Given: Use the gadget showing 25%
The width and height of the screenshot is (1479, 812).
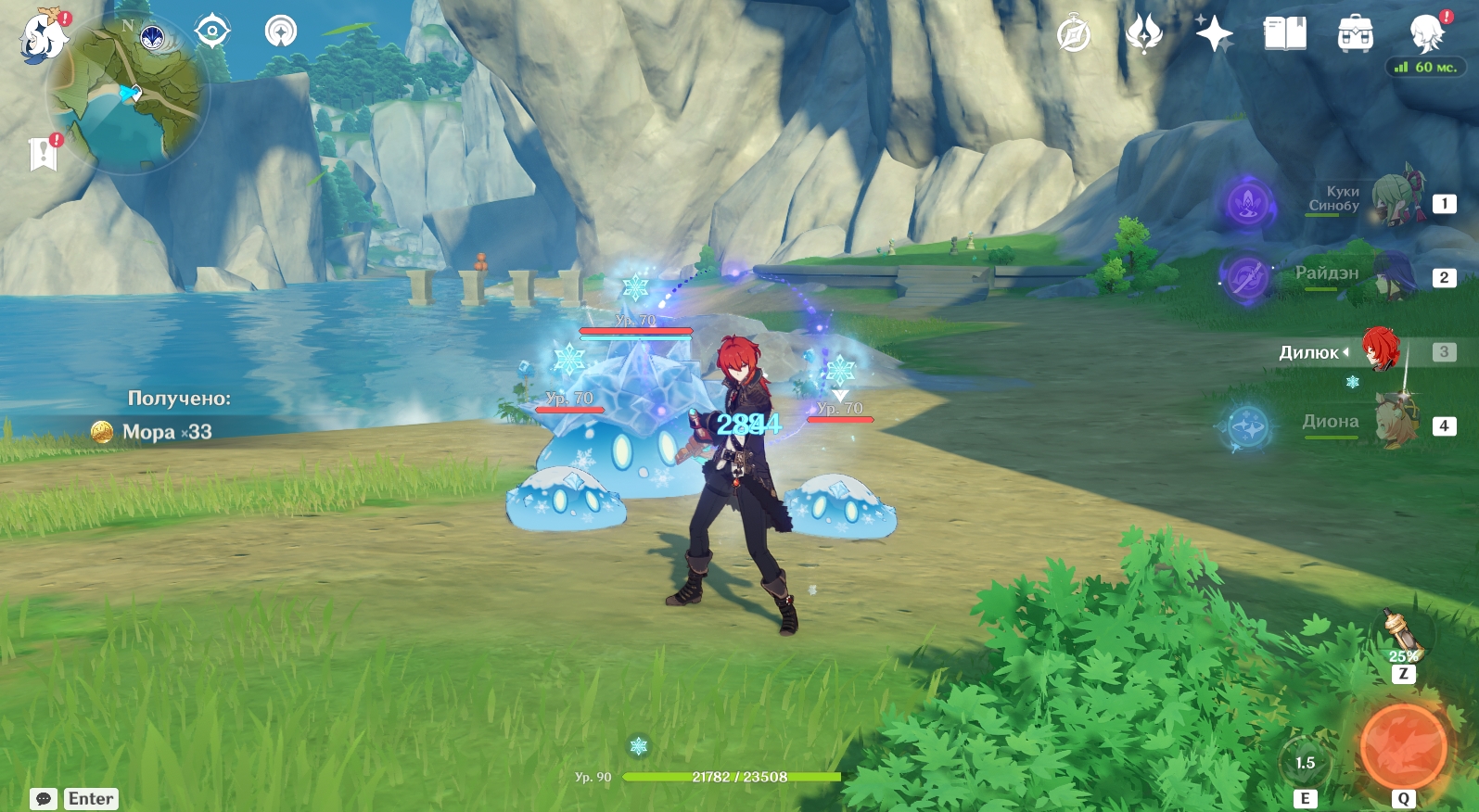Looking at the screenshot, I should click(1402, 637).
